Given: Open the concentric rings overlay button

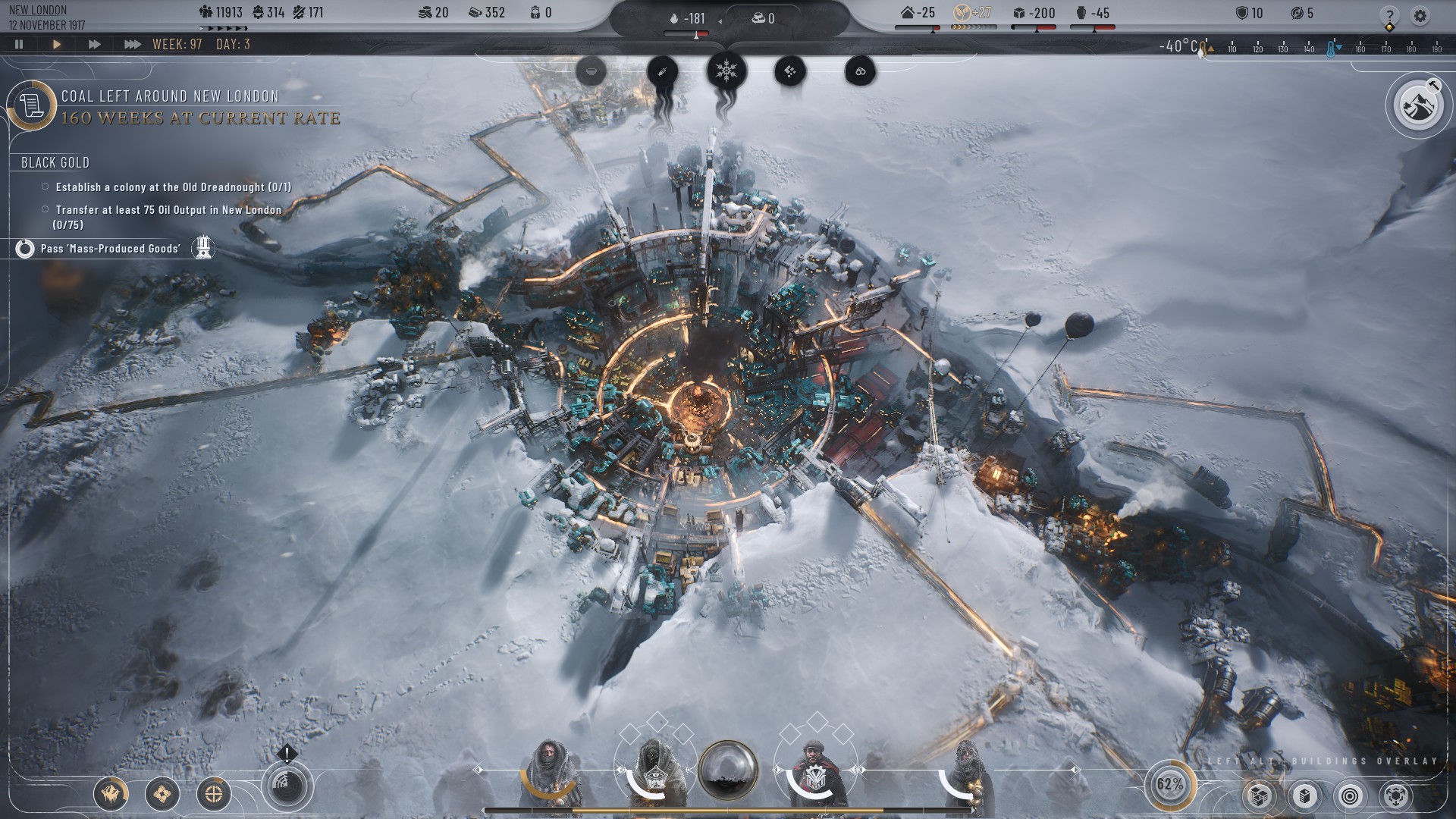Looking at the screenshot, I should click(1350, 795).
